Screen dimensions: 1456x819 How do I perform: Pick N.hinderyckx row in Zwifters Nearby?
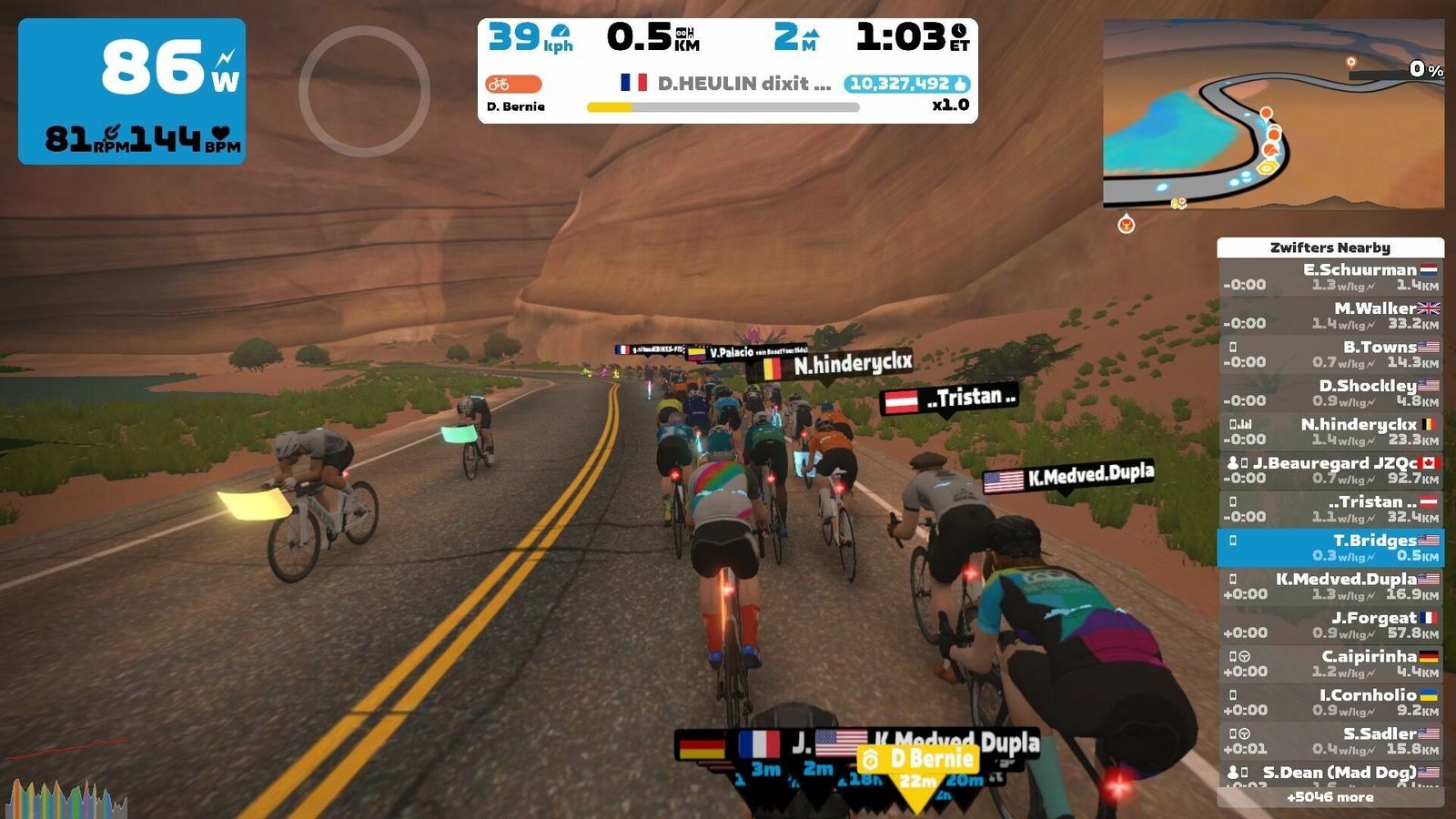pyautogui.click(x=1330, y=431)
